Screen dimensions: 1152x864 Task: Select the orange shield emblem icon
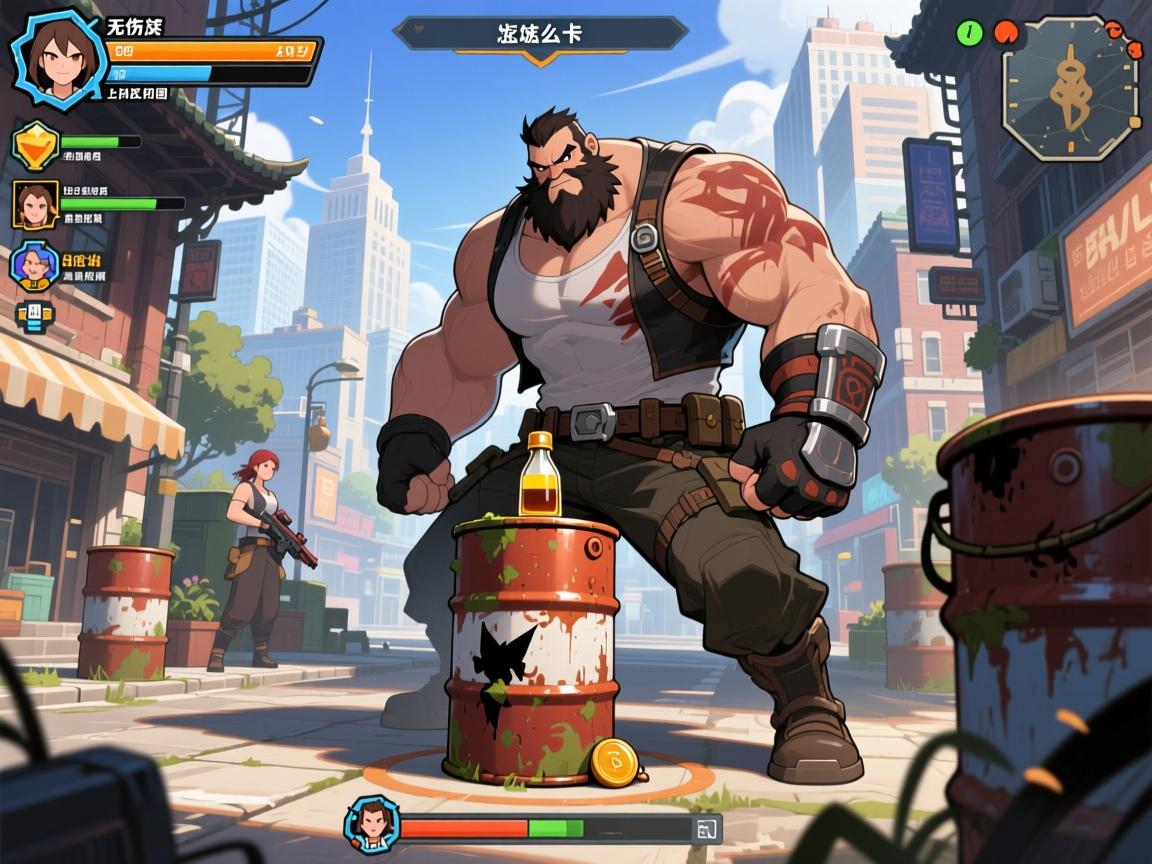tap(34, 144)
